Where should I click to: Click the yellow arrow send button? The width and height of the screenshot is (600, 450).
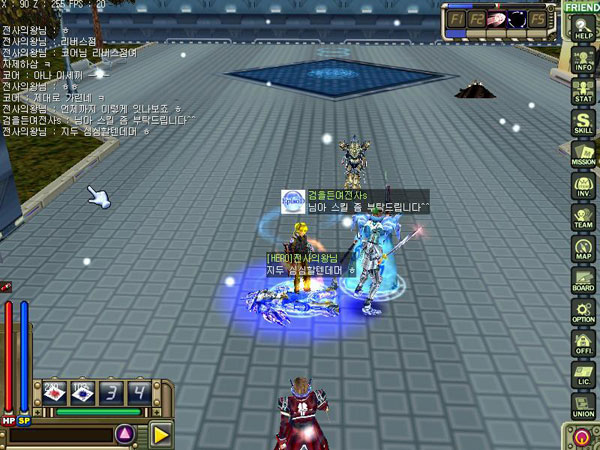click(x=161, y=435)
